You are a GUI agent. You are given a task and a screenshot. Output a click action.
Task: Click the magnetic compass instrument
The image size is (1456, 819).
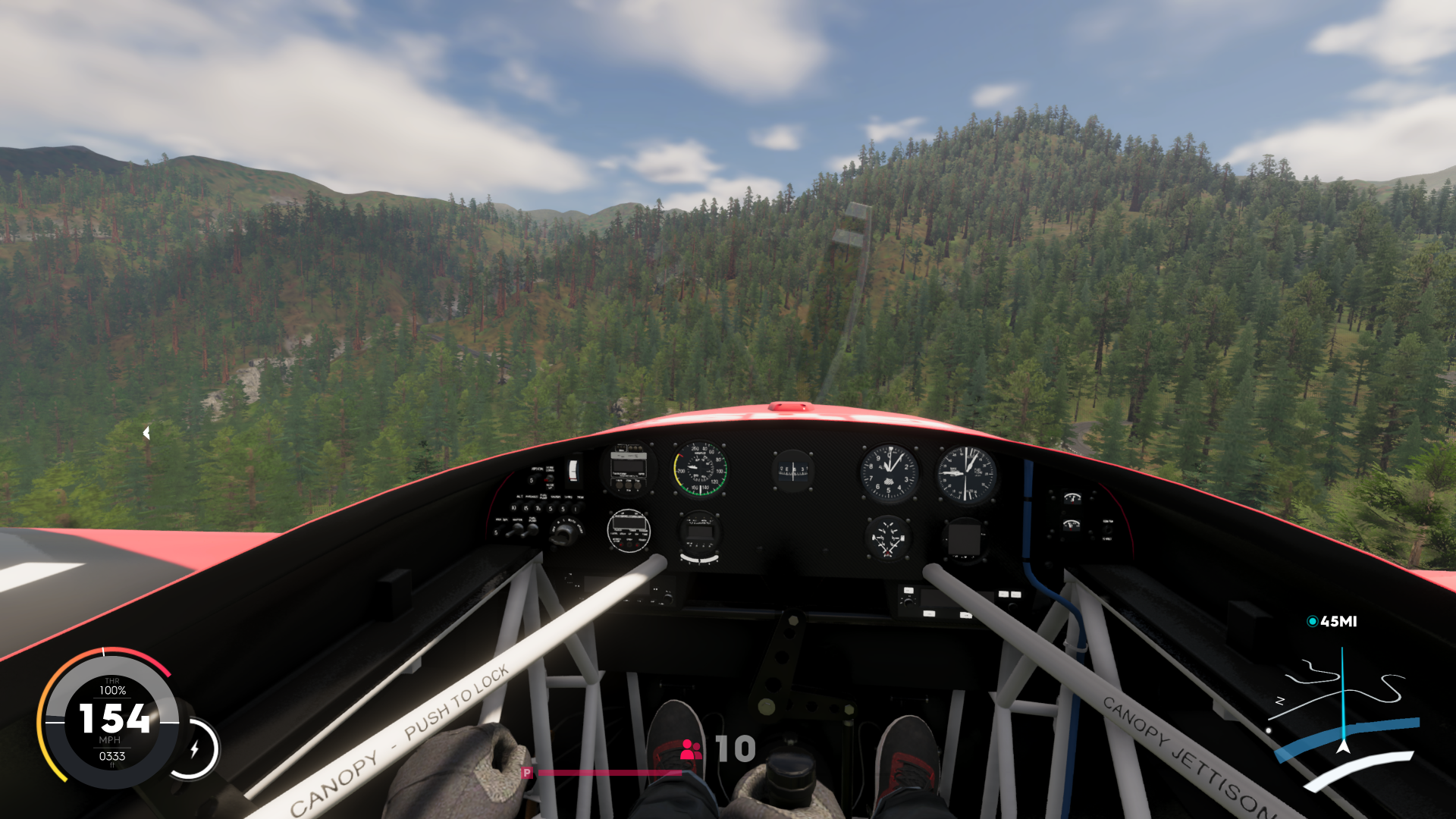792,472
